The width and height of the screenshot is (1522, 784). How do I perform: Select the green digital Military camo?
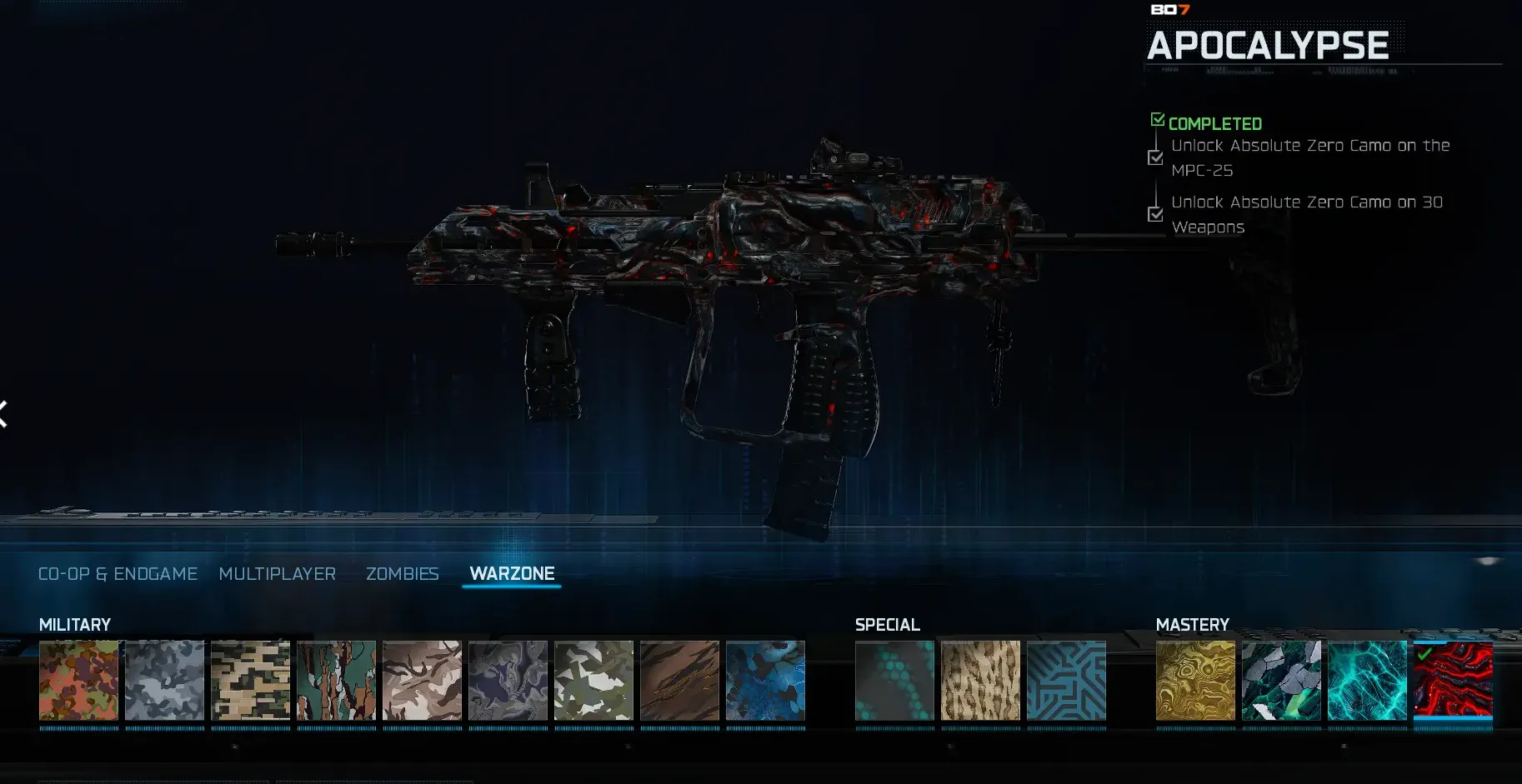pyautogui.click(x=250, y=681)
